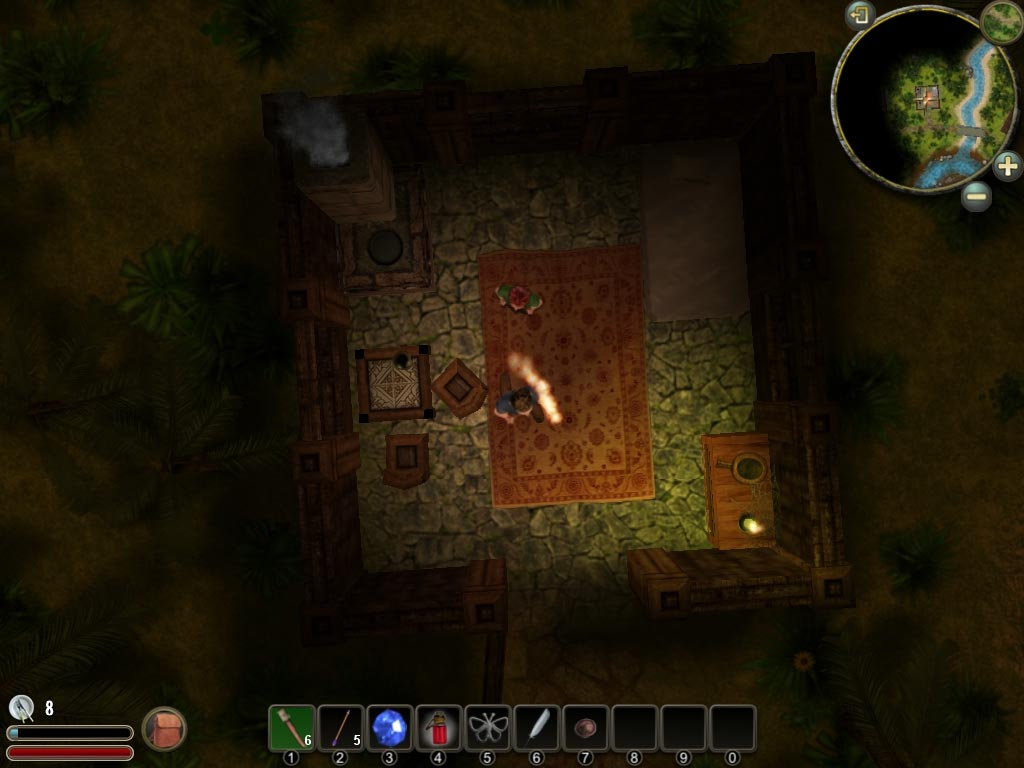Choose the butterfly item in slot 5
Image resolution: width=1024 pixels, height=768 pixels.
(487, 727)
